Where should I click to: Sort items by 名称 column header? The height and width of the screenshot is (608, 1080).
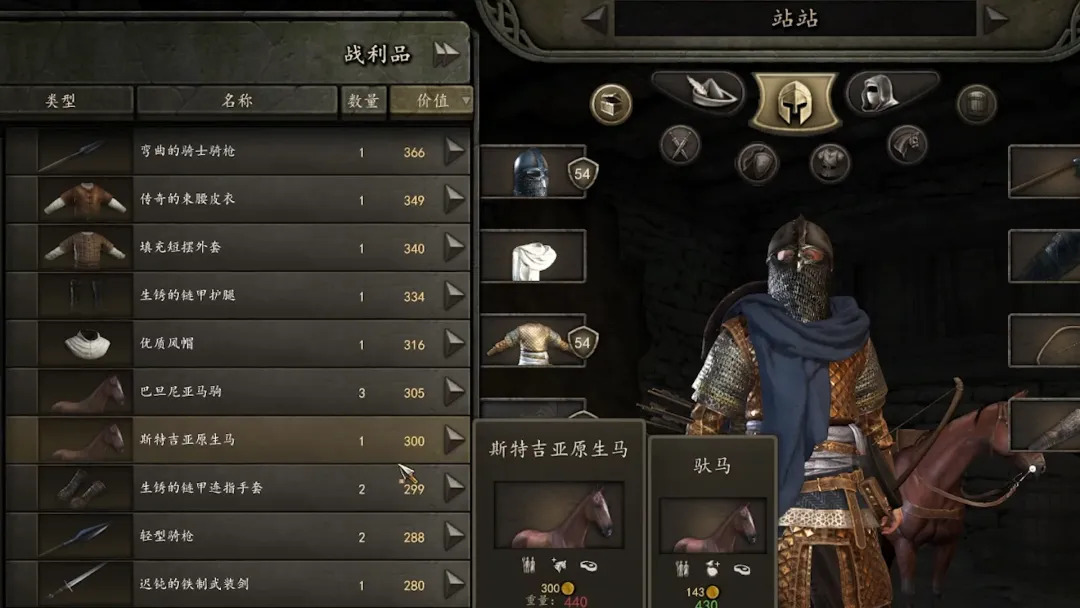tap(237, 101)
